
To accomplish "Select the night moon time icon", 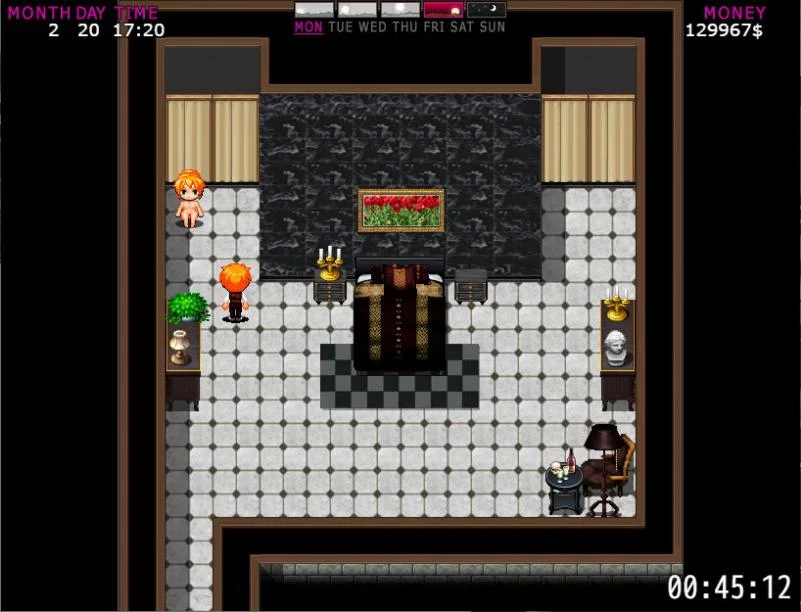I will [x=486, y=10].
